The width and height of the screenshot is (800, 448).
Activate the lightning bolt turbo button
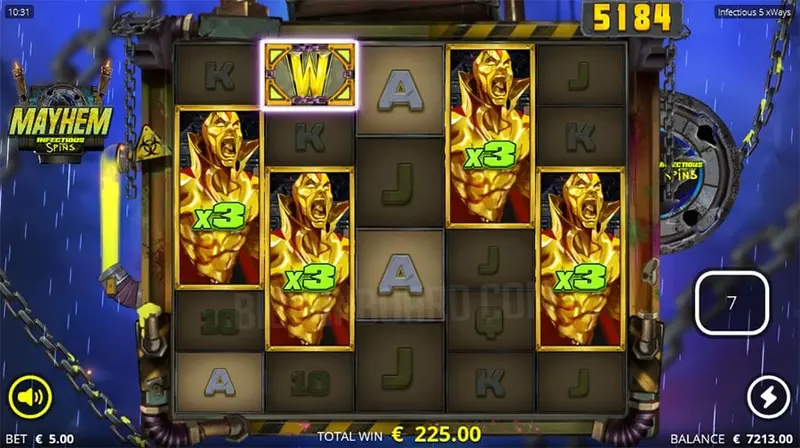point(767,396)
